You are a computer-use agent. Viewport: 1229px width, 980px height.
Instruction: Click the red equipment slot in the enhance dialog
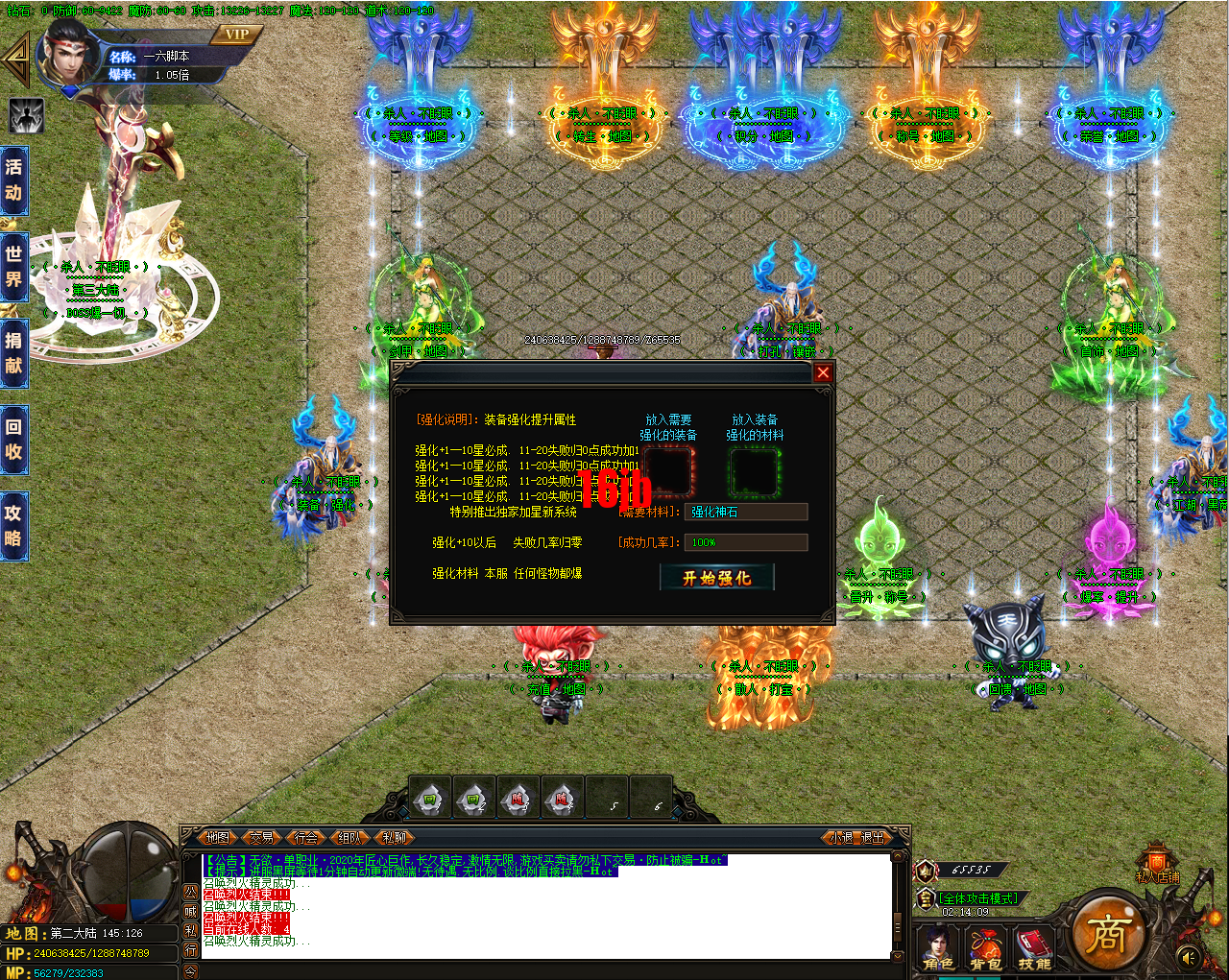[x=669, y=470]
